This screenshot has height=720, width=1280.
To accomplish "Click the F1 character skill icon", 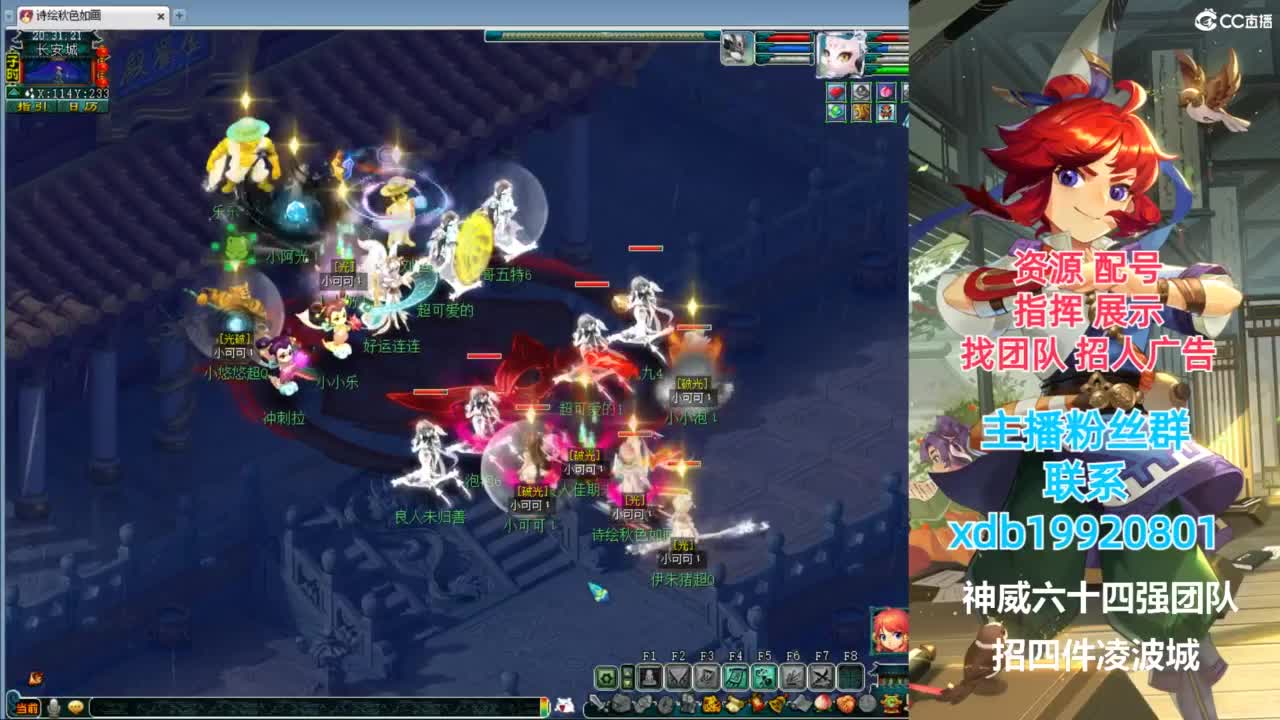I will tap(650, 677).
